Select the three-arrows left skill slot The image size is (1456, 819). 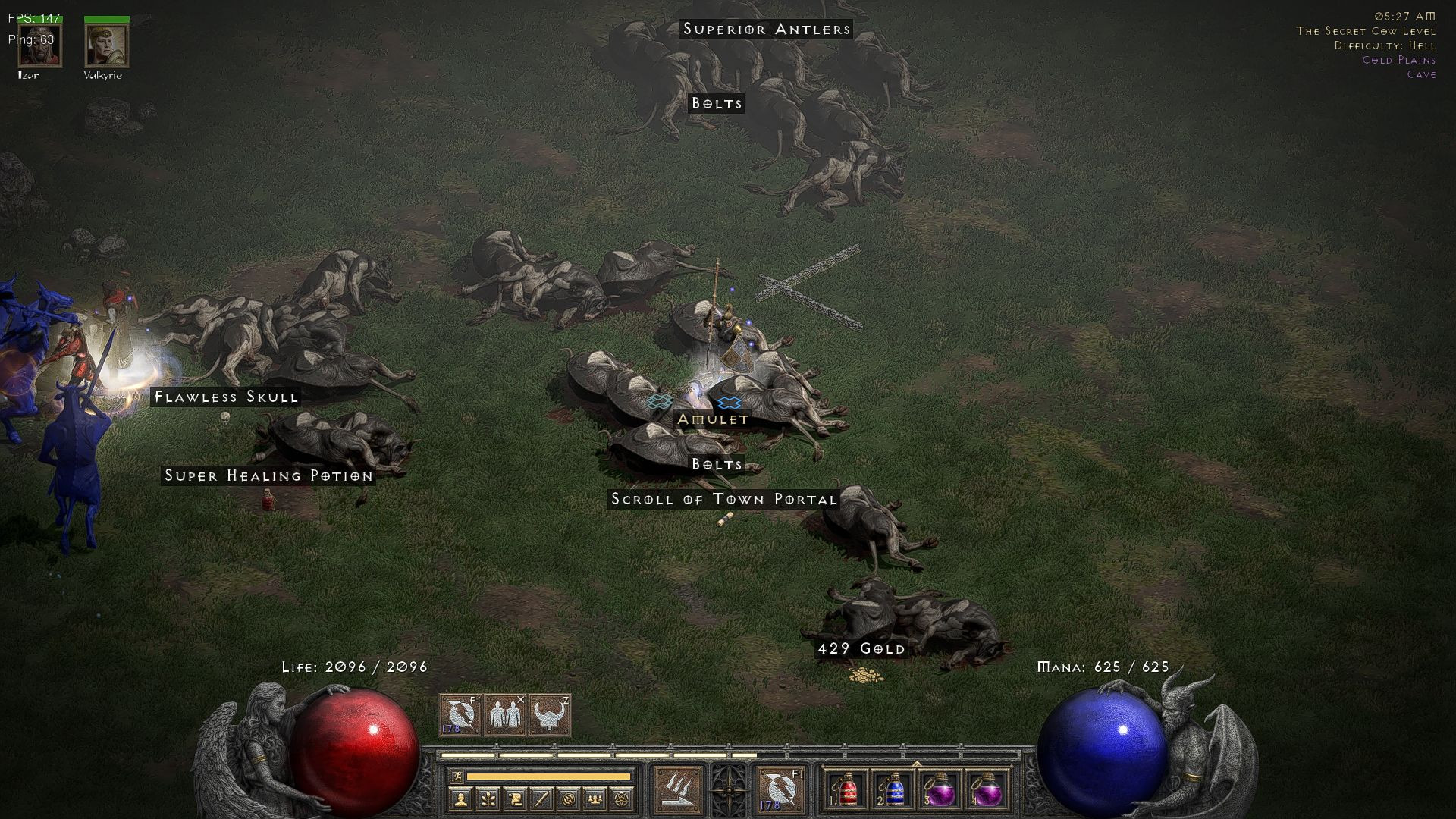point(677,789)
